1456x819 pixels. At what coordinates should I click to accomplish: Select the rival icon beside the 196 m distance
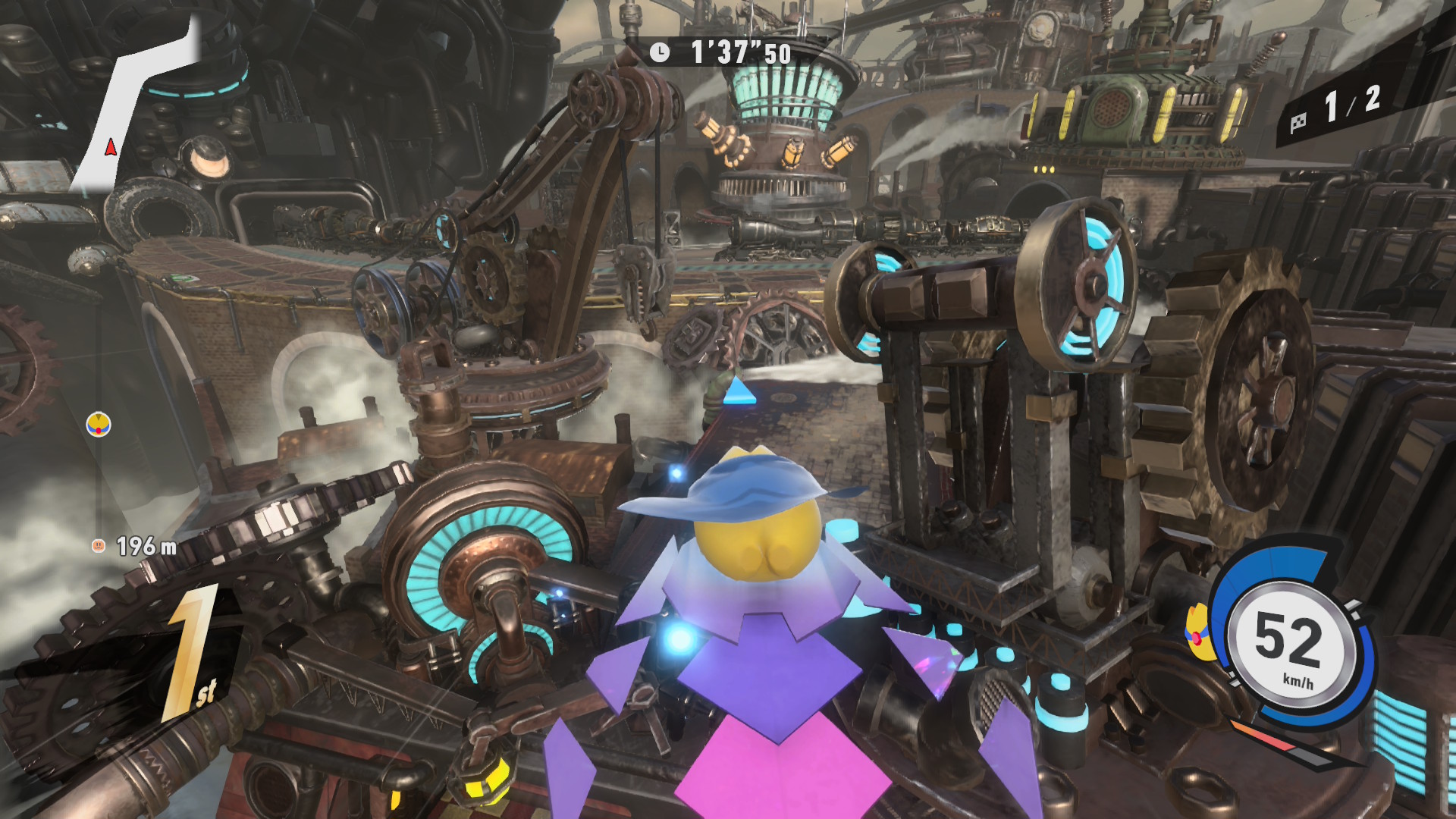[x=98, y=545]
